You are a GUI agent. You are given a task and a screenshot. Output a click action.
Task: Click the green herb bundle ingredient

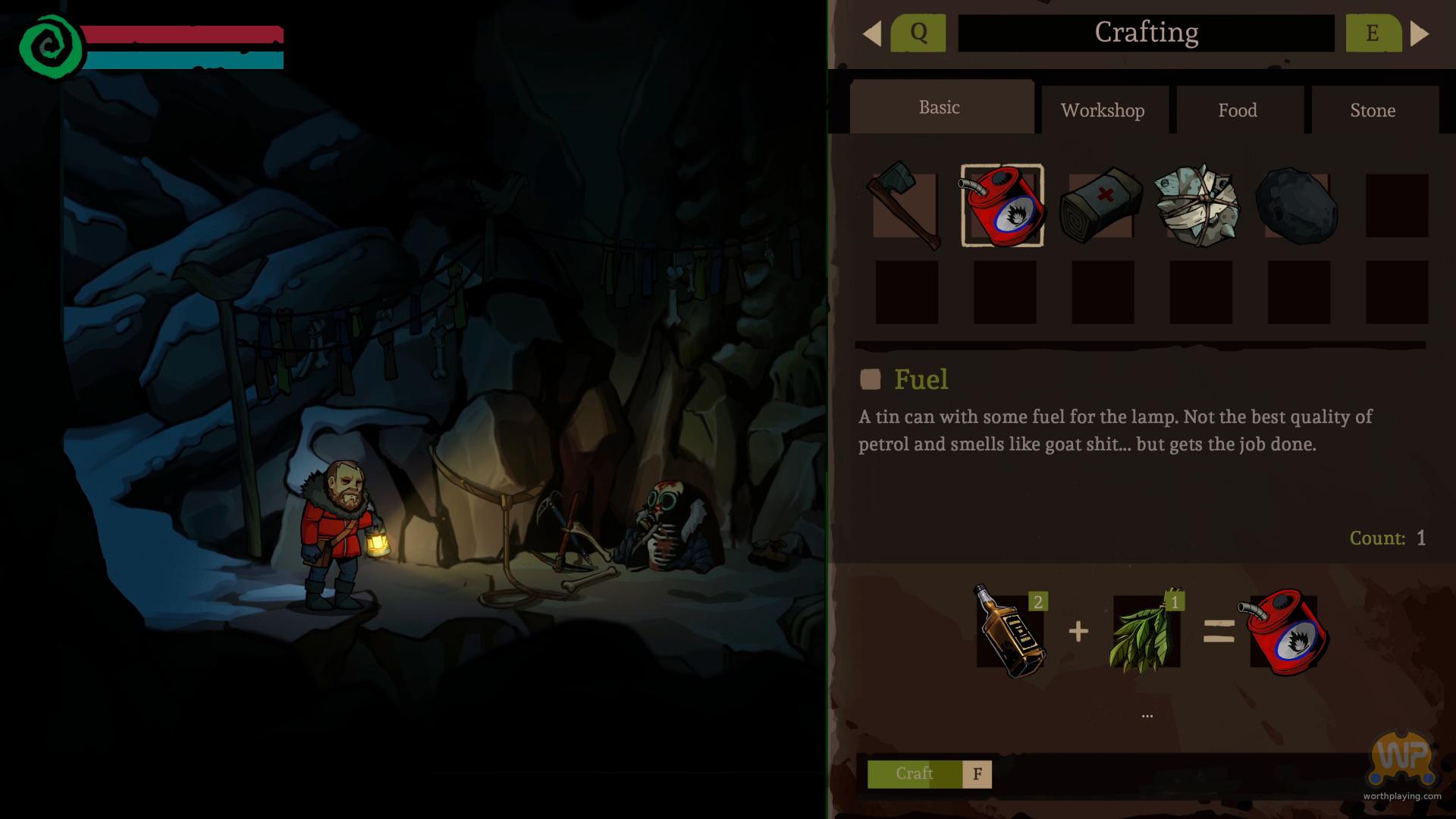1145,632
